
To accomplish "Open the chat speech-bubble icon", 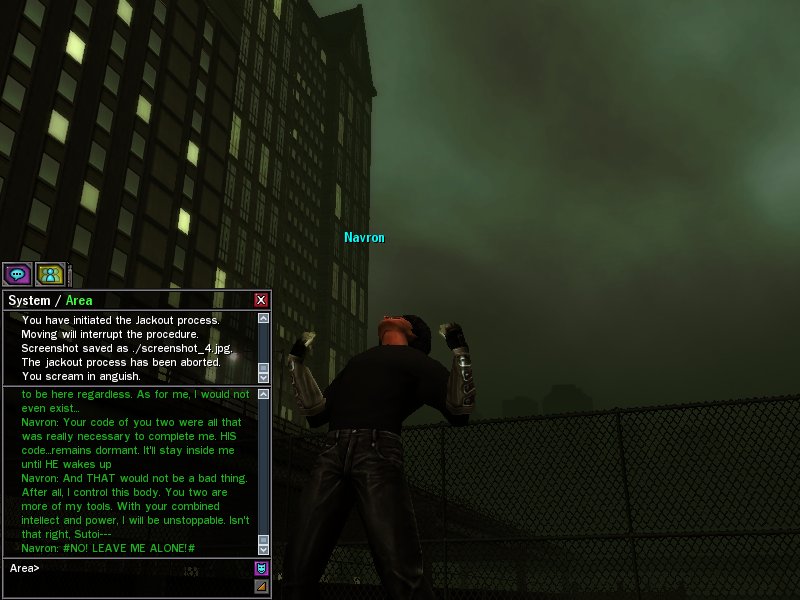I will point(16,273).
